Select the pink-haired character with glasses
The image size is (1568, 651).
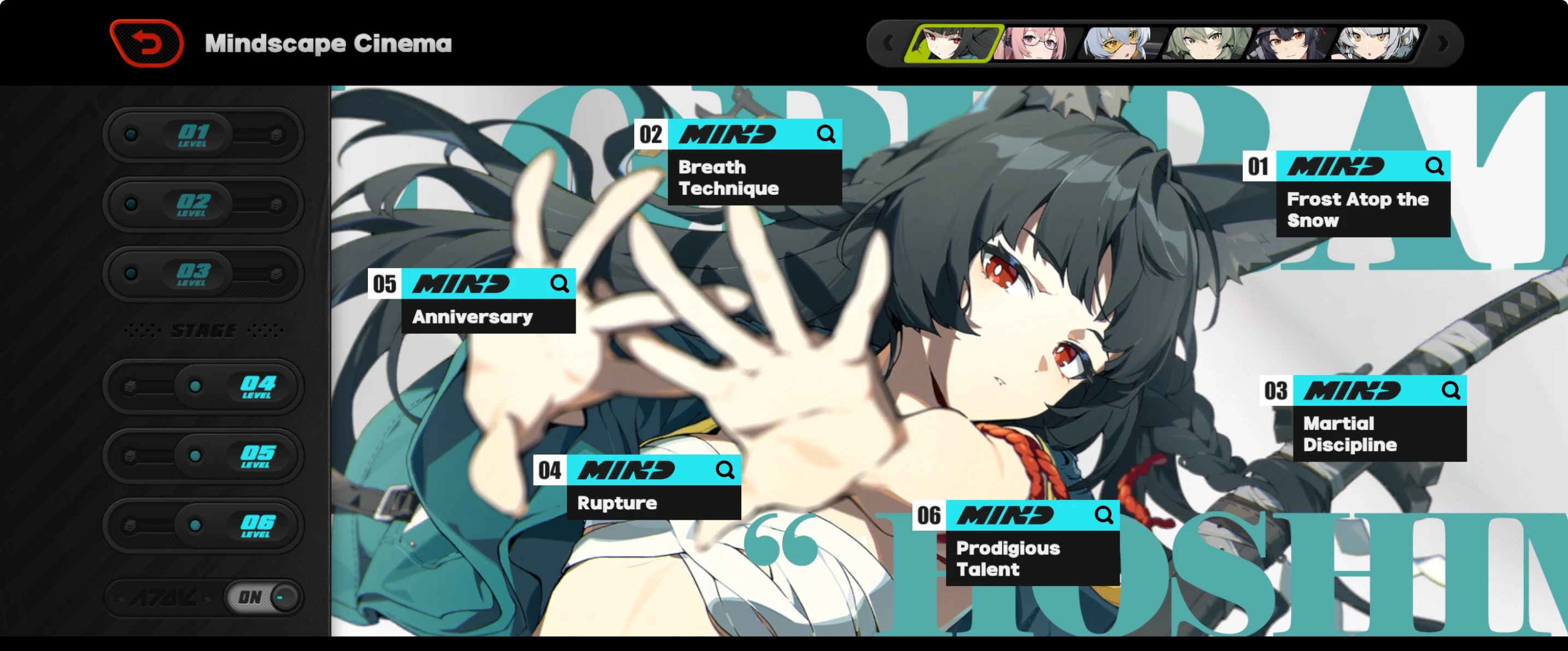point(1035,43)
